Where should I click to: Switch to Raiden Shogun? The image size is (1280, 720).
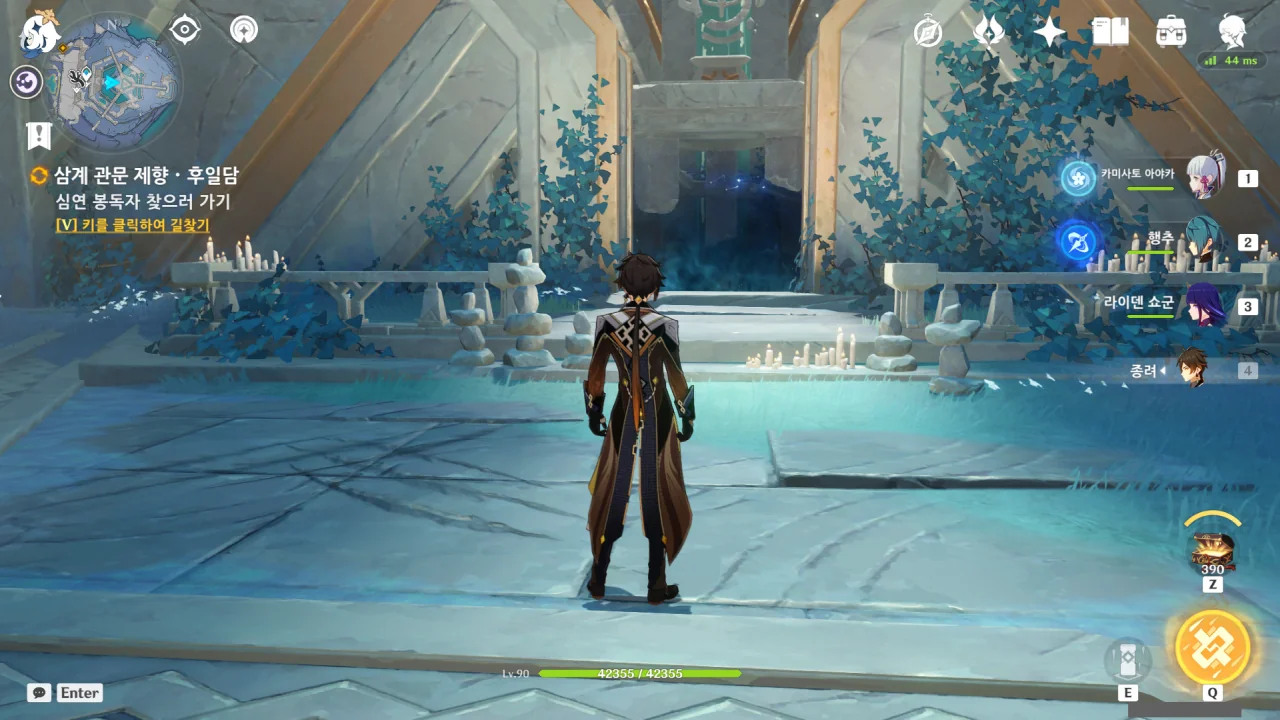tap(1205, 306)
